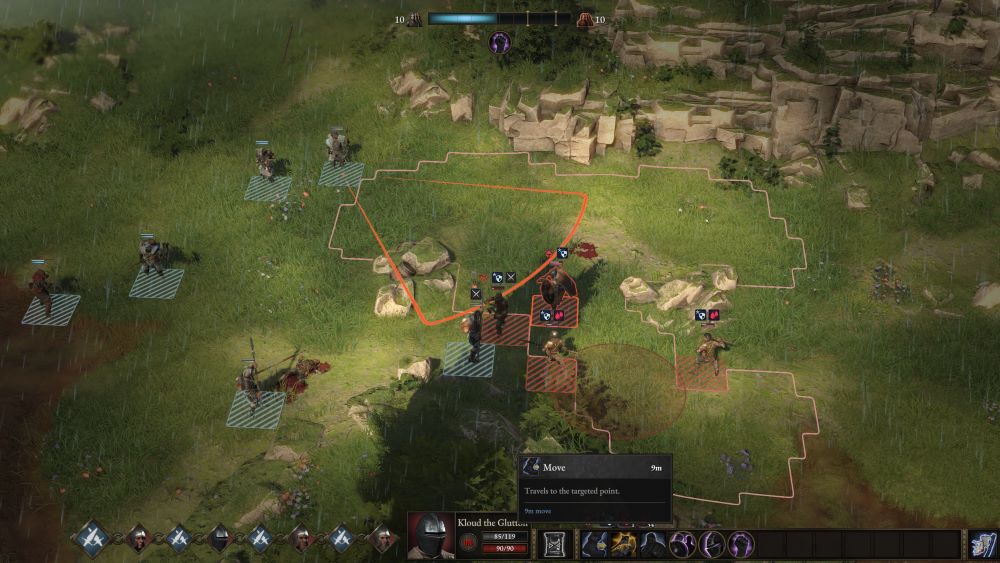This screenshot has height=563, width=1000.
Task: Select Kloud the Glutton's helmet portrait
Action: (x=431, y=536)
